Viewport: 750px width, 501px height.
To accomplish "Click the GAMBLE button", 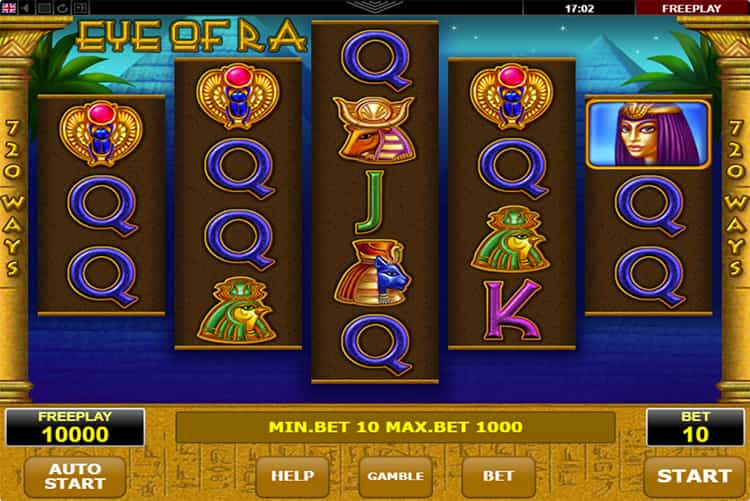I will pos(395,476).
